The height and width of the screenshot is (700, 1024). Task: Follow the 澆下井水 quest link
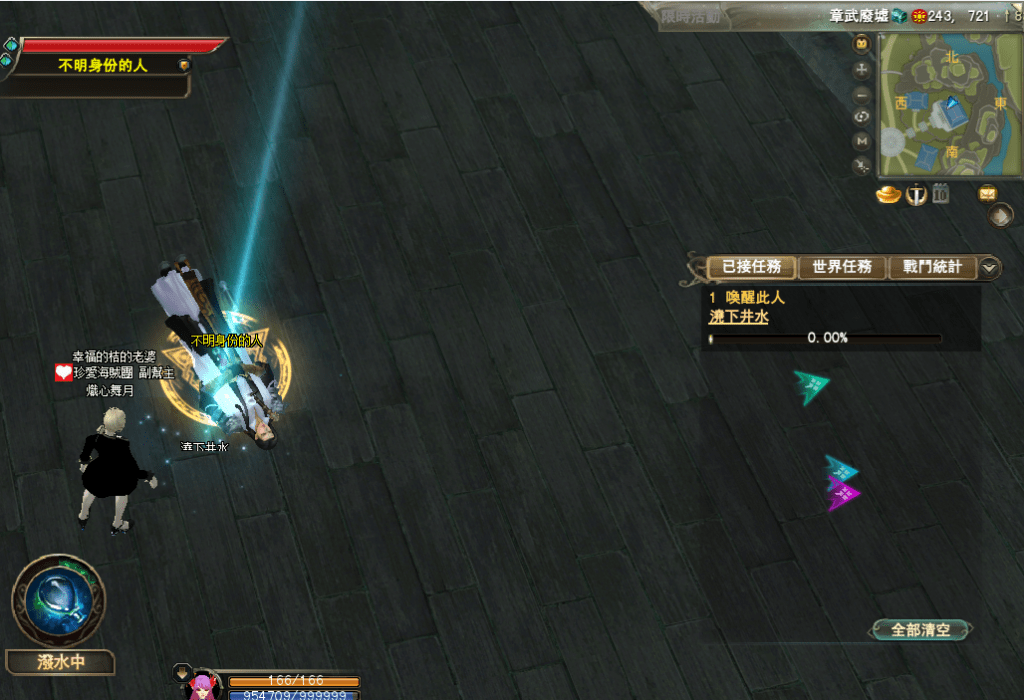click(x=738, y=317)
